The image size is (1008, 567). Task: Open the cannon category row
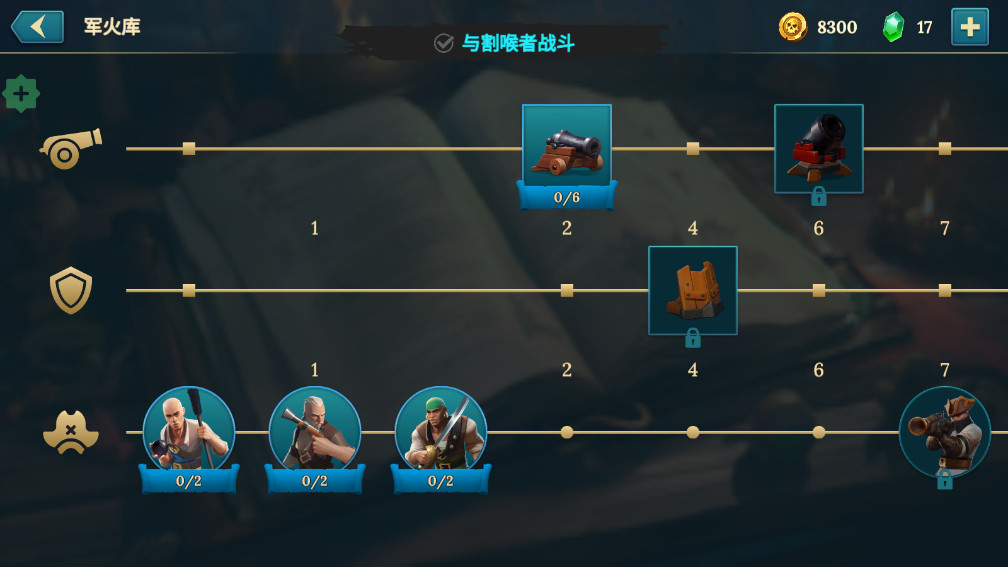pos(70,148)
